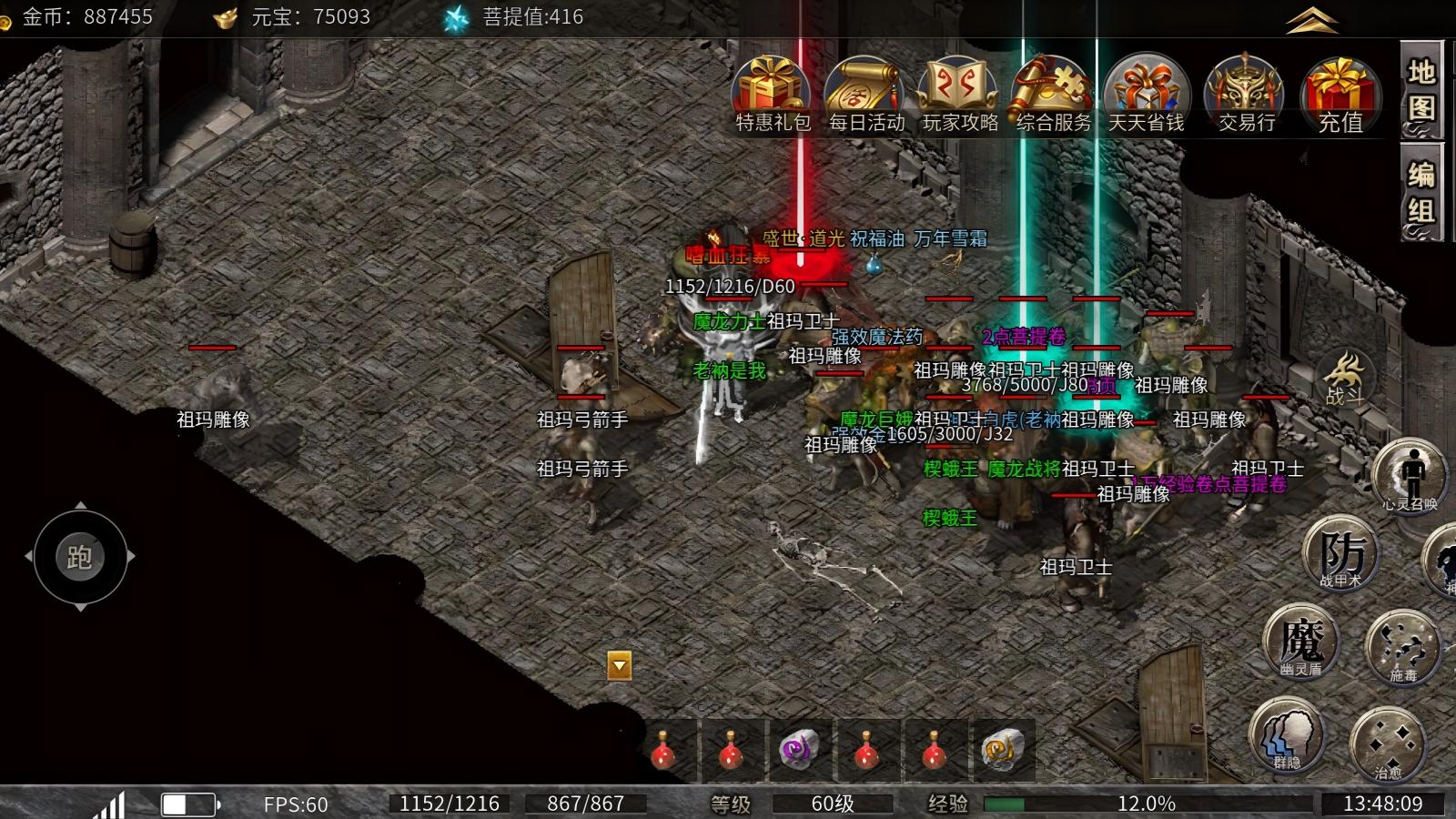Open the 交易行 trading house
Screen dimensions: 1456x819
coord(1246,91)
